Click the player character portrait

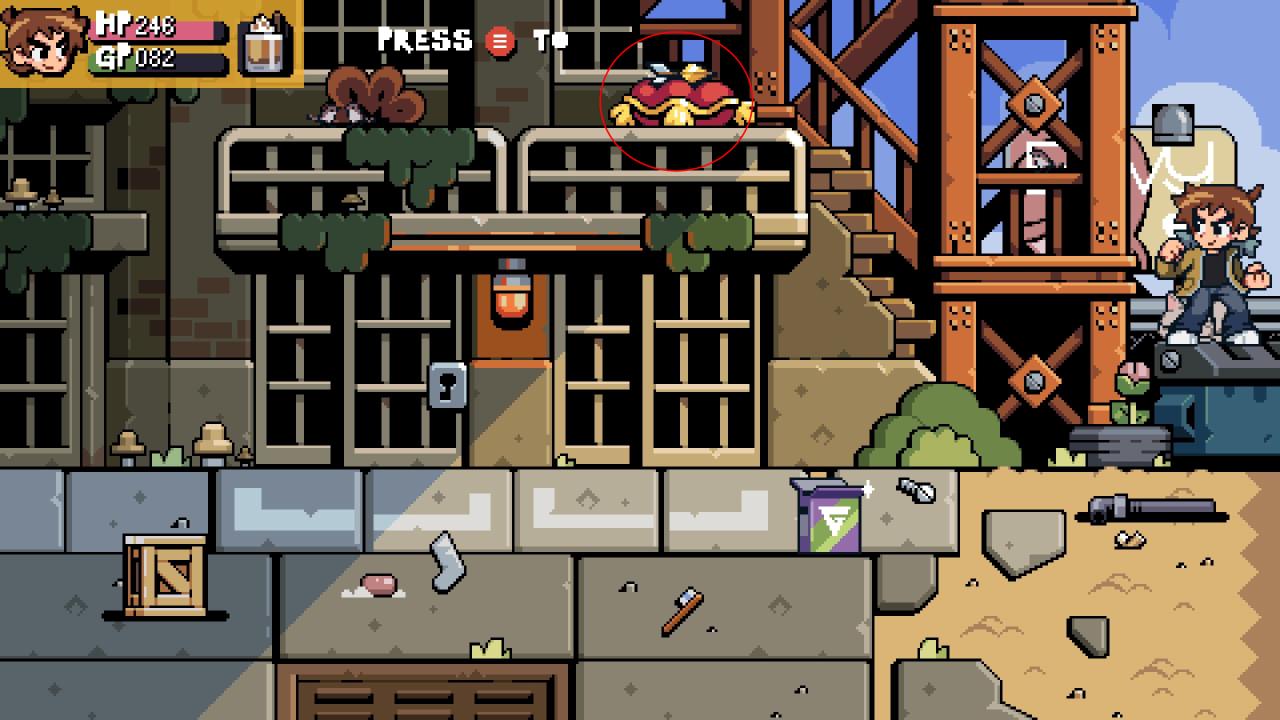tap(43, 43)
